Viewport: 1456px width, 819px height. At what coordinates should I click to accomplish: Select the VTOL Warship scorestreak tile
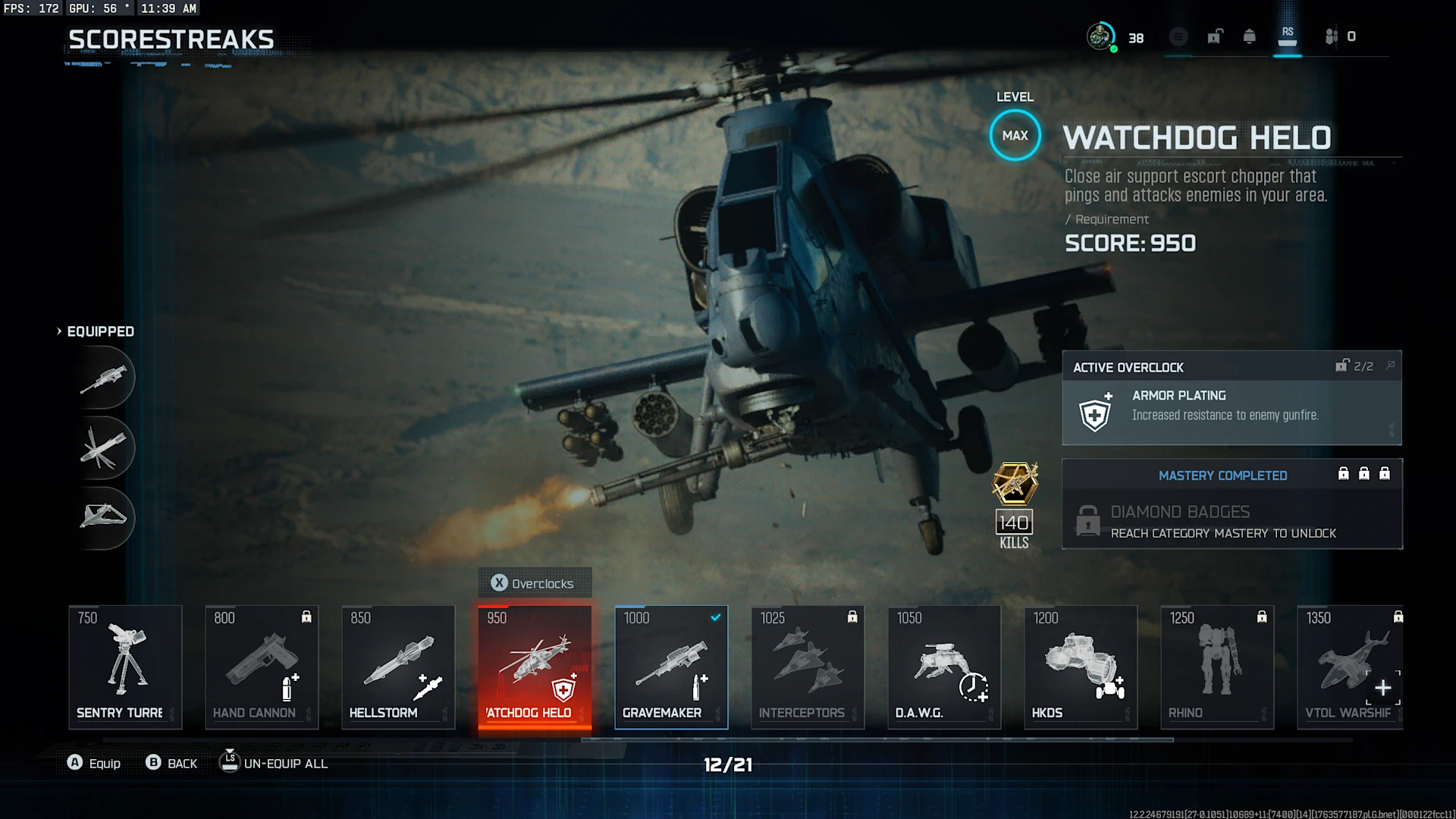point(1350,666)
